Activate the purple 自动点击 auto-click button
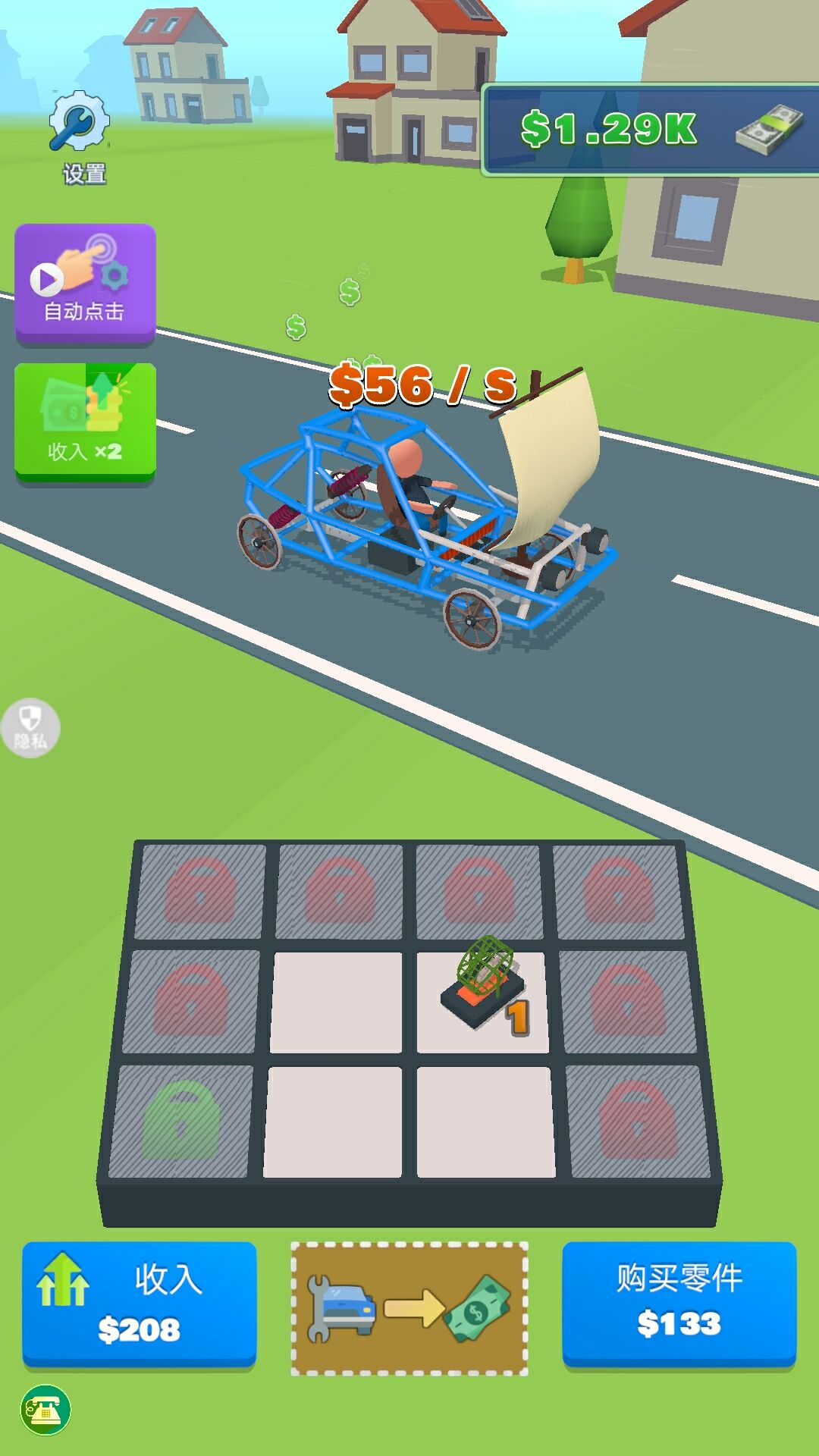819x1456 pixels. 86,283
